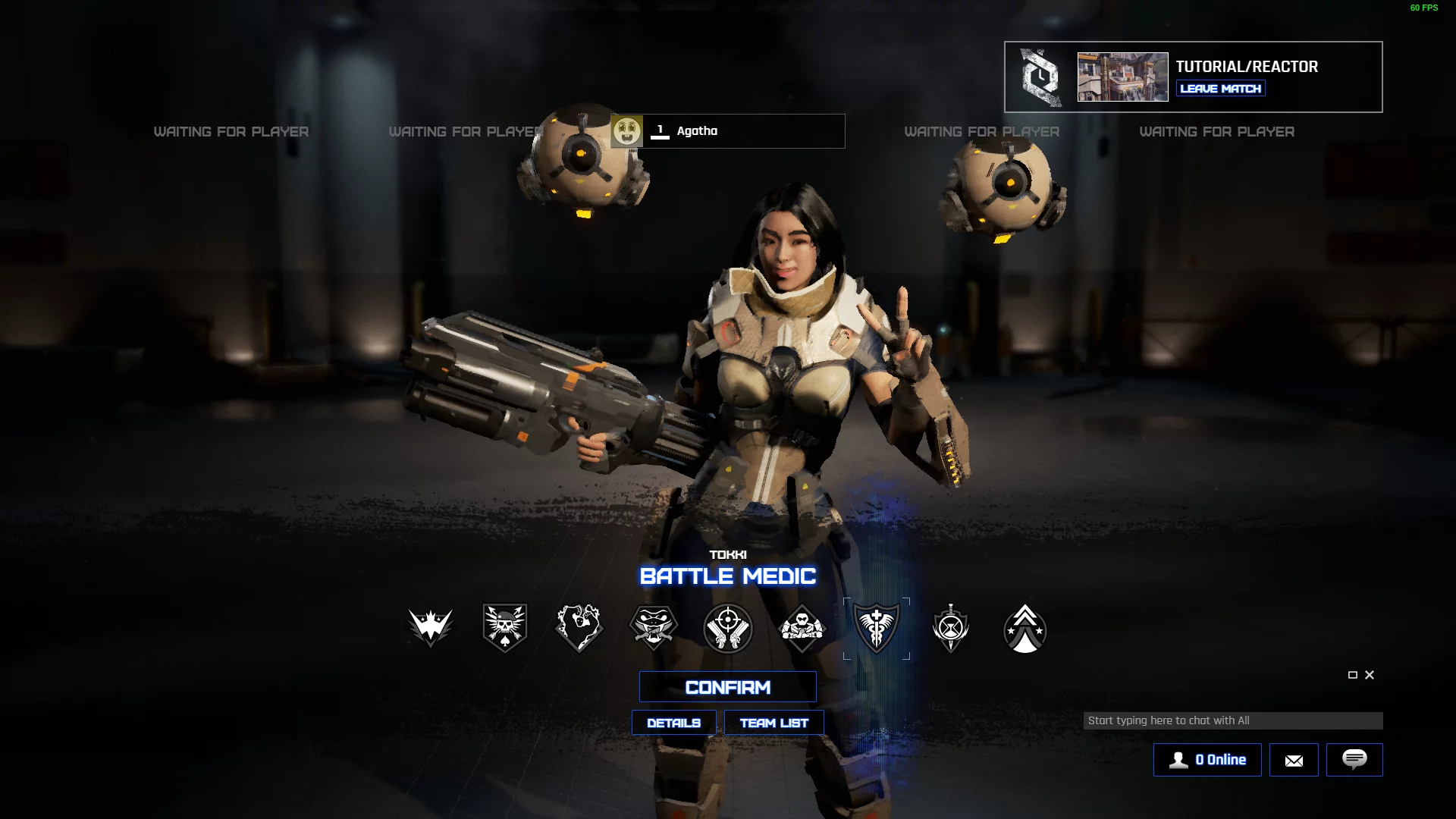Screen dimensions: 1456x819
Task: Choose the skull with beret role icon
Action: click(504, 628)
